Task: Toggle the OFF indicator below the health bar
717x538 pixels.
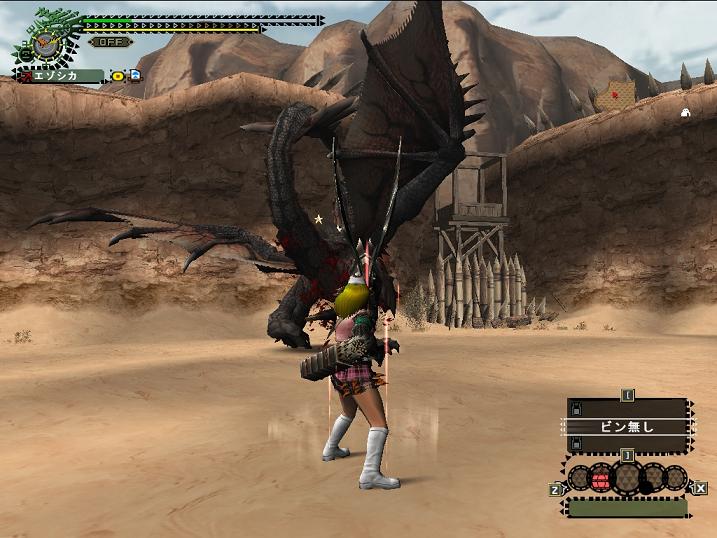Action: coord(110,42)
